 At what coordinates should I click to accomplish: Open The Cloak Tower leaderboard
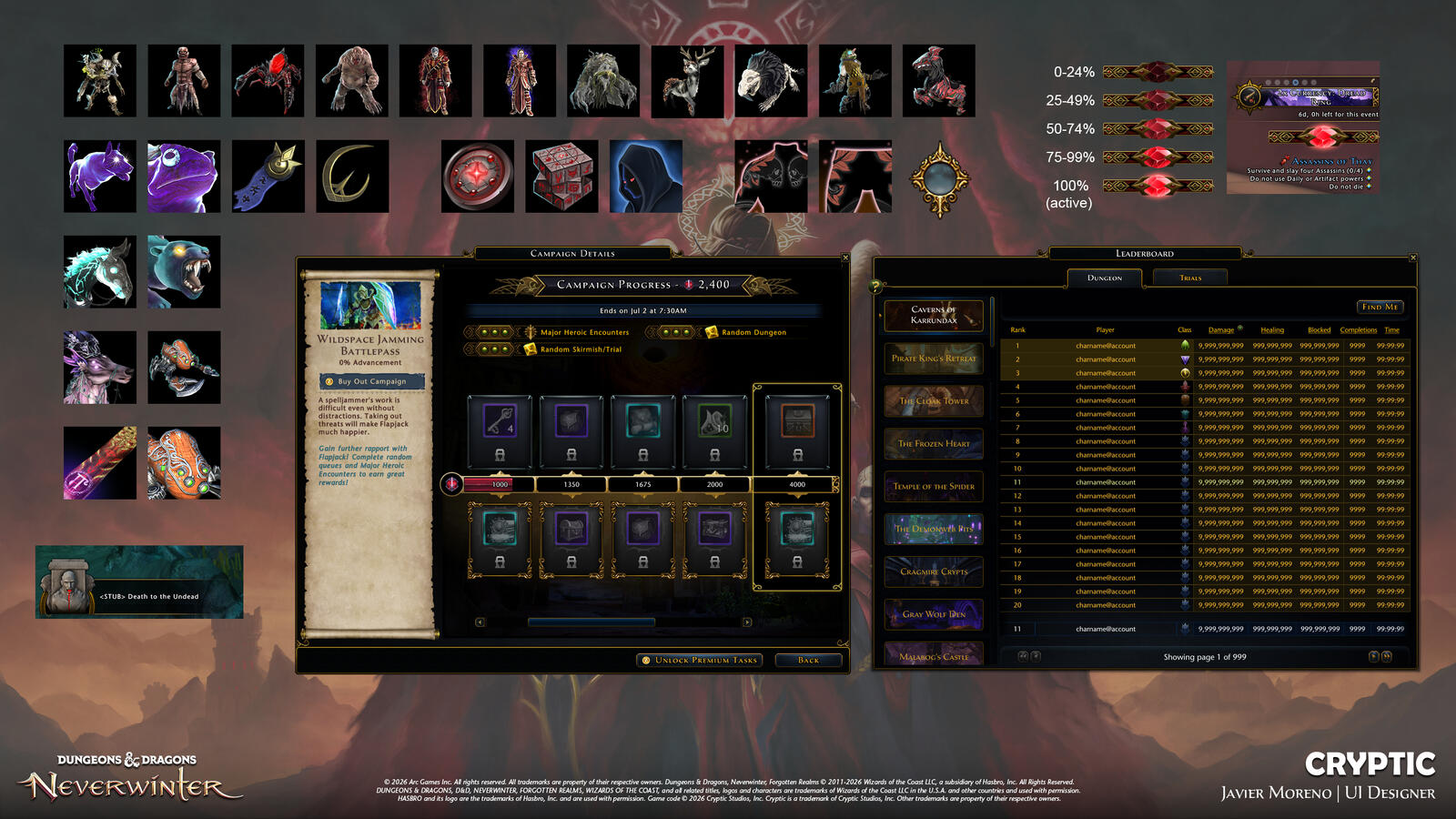click(x=934, y=400)
